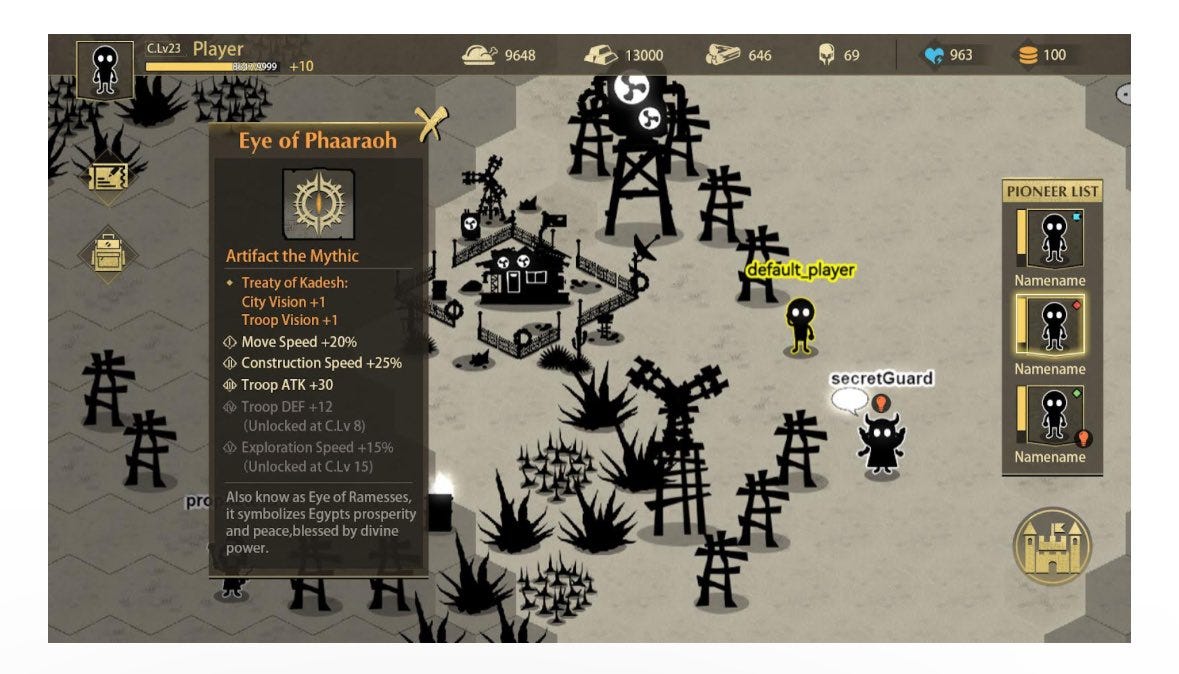Select the highlighted pioneer with red marker
The width and height of the screenshot is (1179, 674).
1053,325
